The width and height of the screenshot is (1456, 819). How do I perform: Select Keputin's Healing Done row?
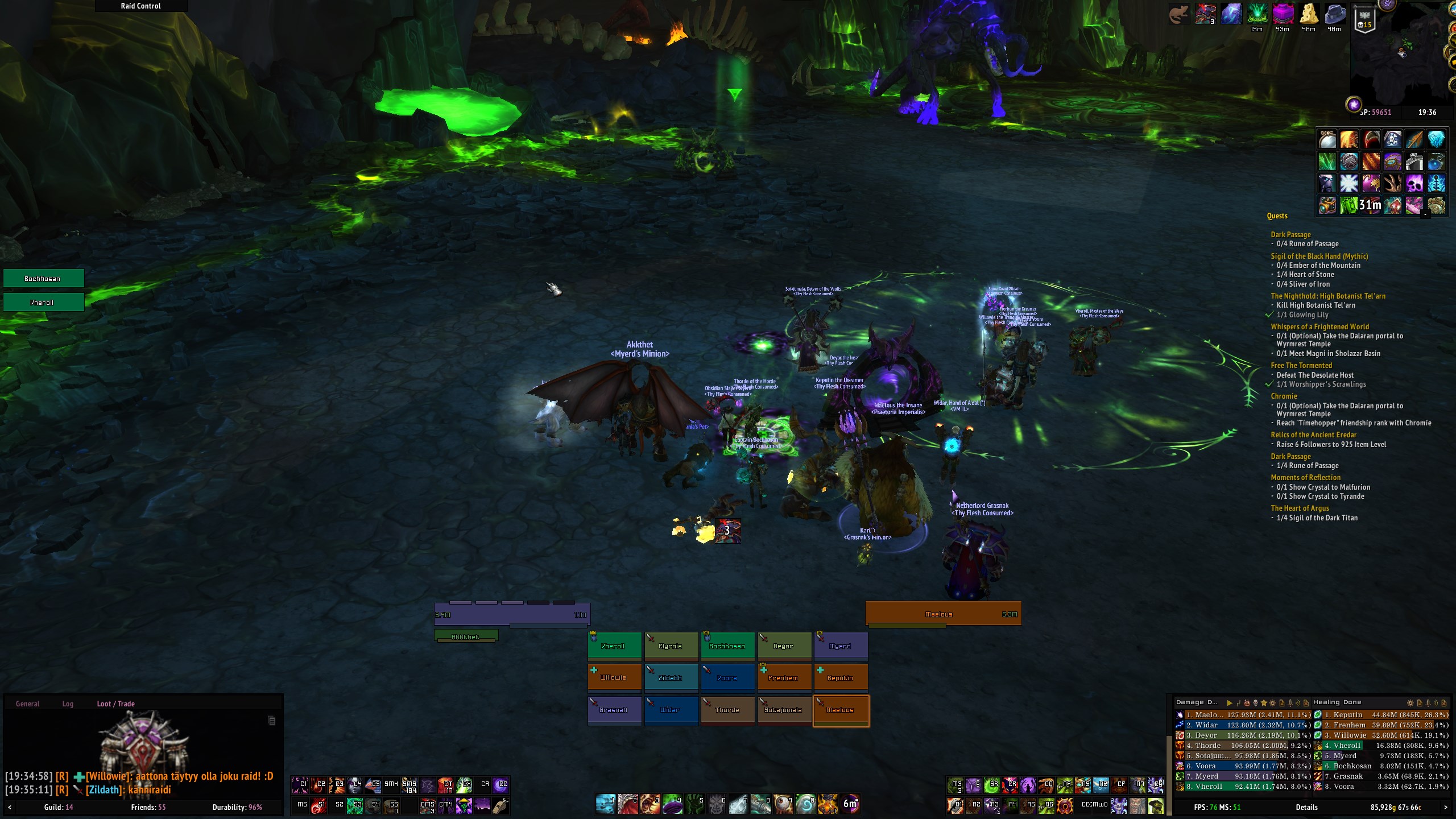1382,715
